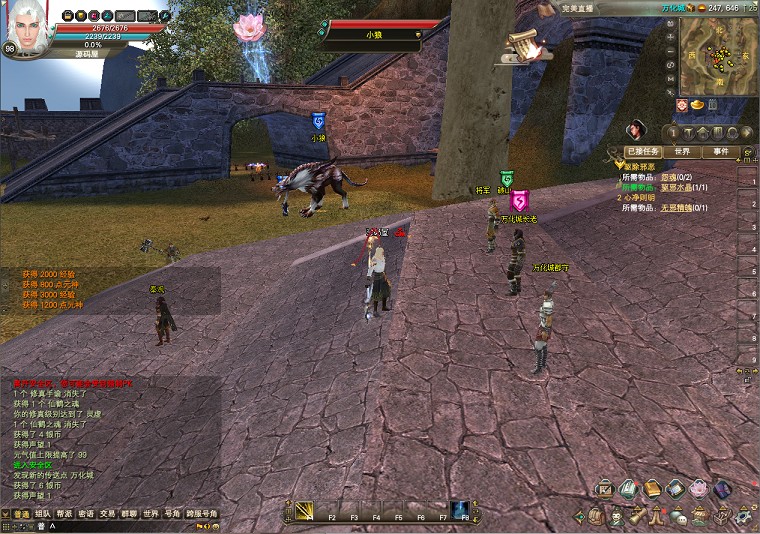Viewport: 760px width, 534px height.
Task: Show the 已接任务 accepted quests tab
Action: (x=642, y=151)
